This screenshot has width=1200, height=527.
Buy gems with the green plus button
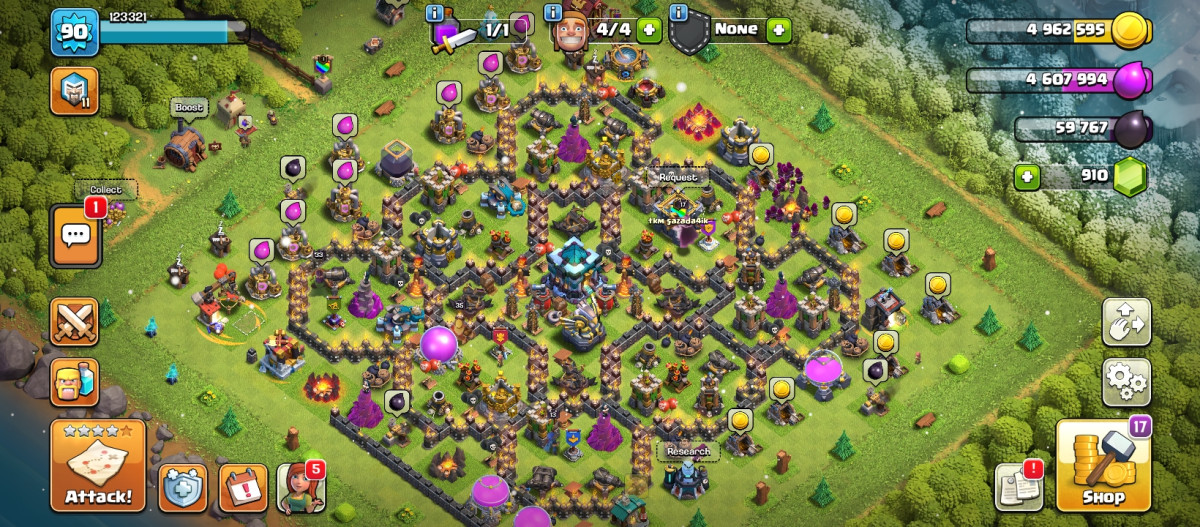pos(1027,177)
